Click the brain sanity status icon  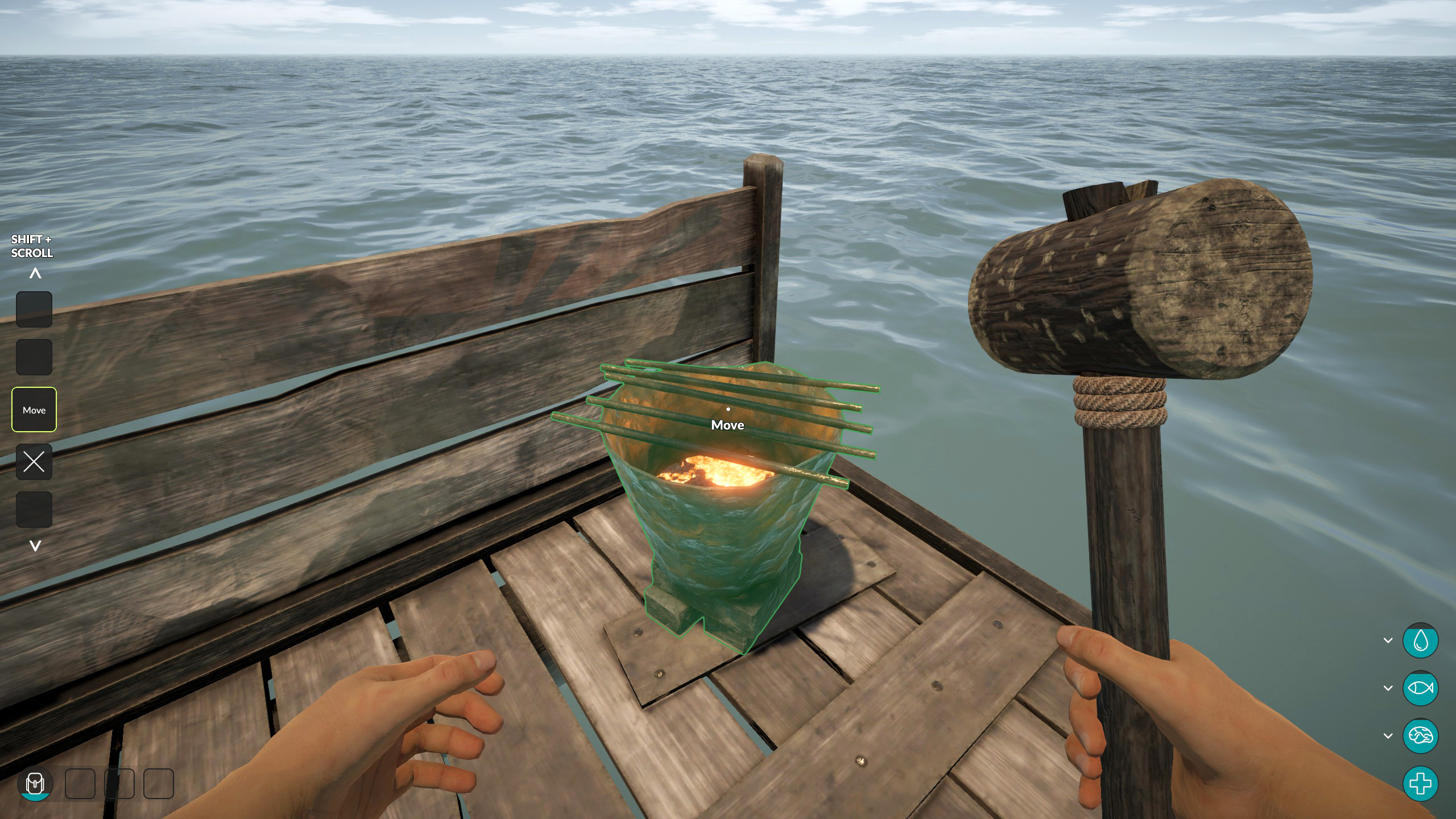[1420, 736]
